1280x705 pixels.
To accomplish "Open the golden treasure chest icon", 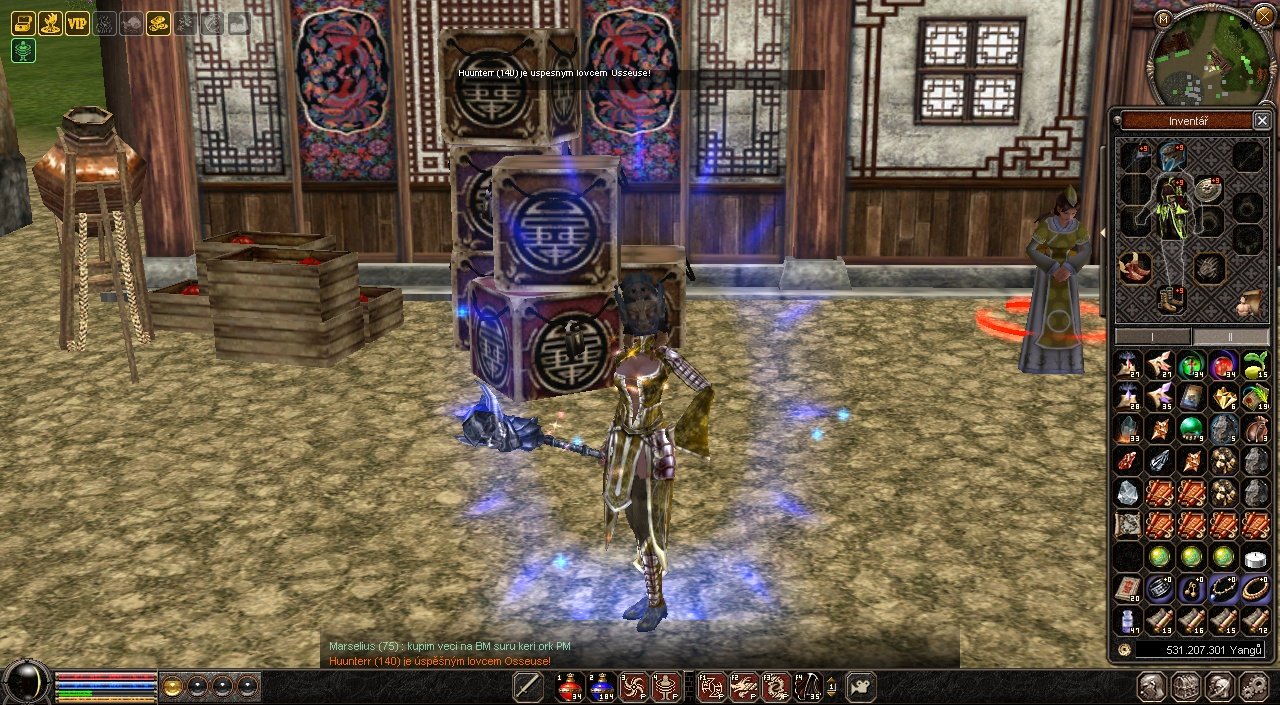I will [x=23, y=23].
